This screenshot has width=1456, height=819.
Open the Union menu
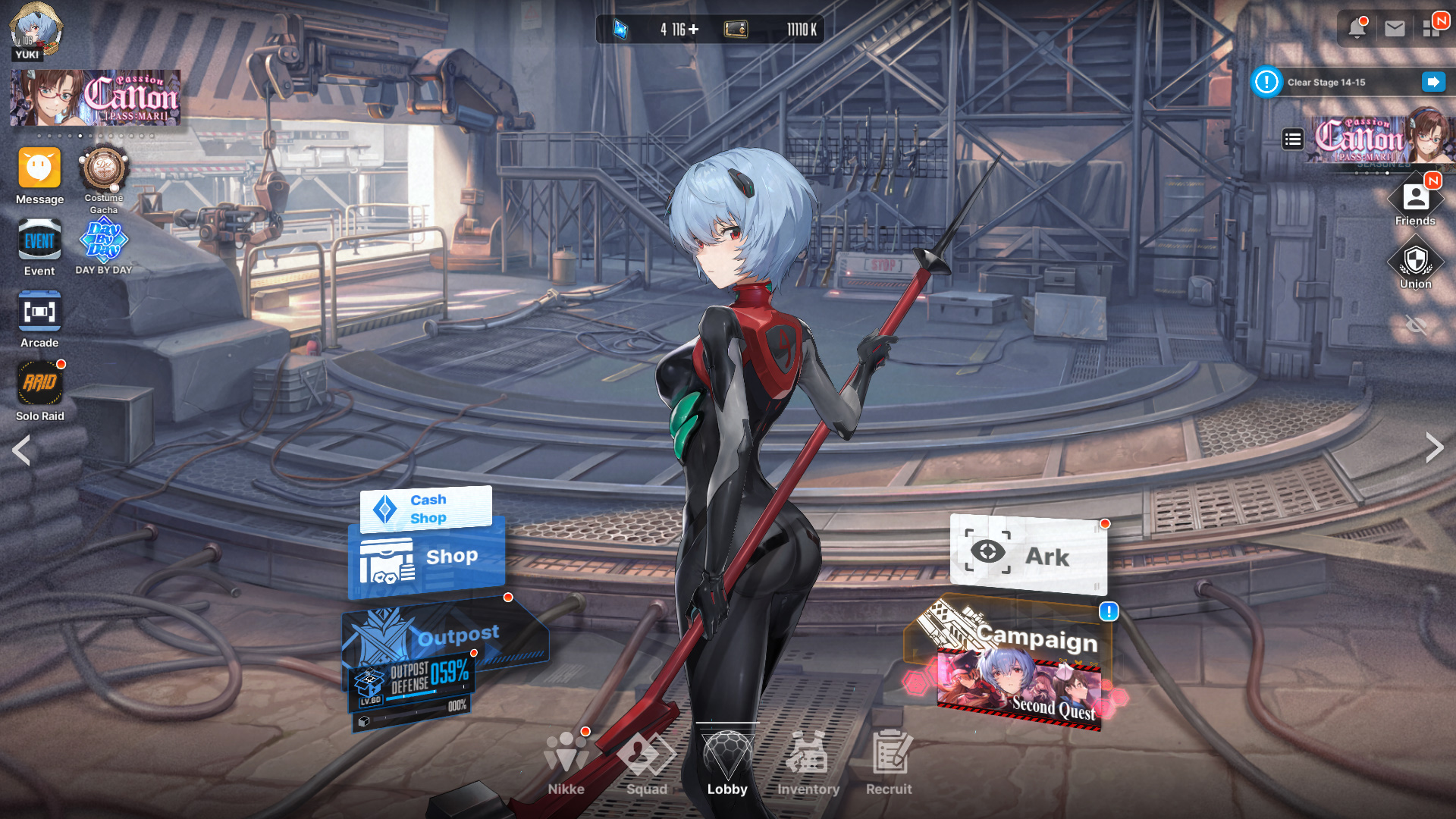(1415, 262)
